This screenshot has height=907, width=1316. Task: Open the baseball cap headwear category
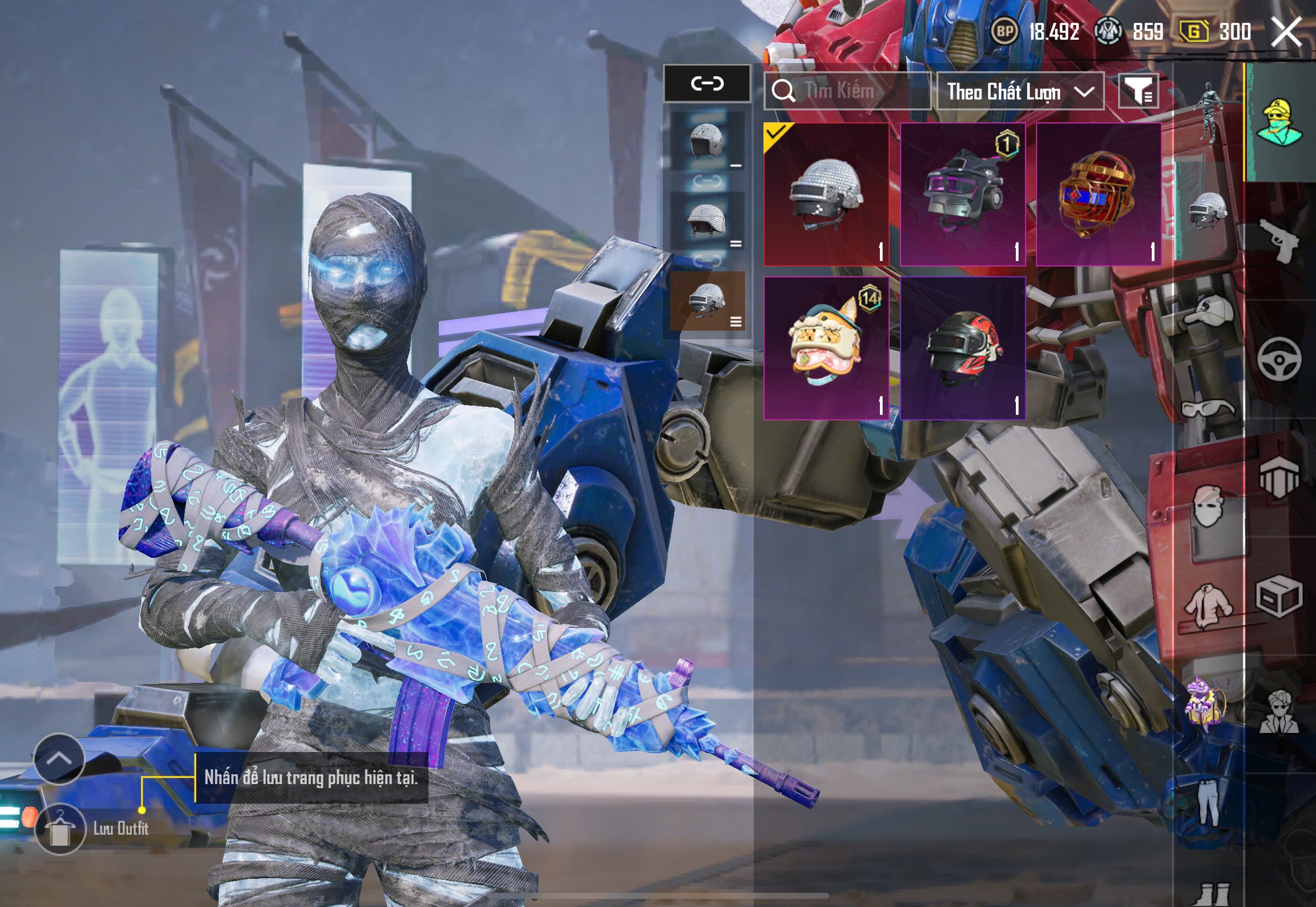(x=1208, y=310)
